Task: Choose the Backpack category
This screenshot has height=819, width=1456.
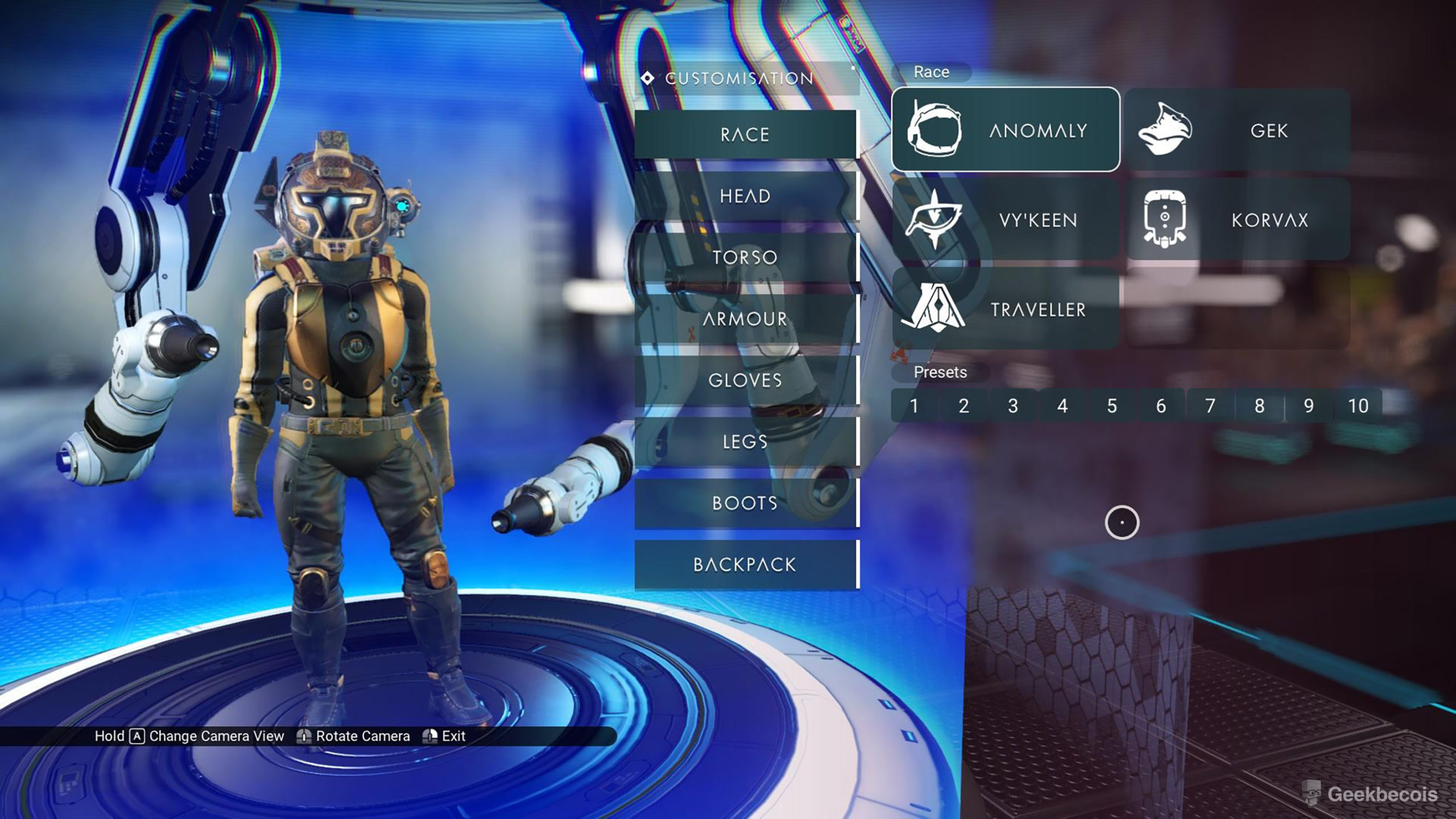Action: pyautogui.click(x=745, y=564)
